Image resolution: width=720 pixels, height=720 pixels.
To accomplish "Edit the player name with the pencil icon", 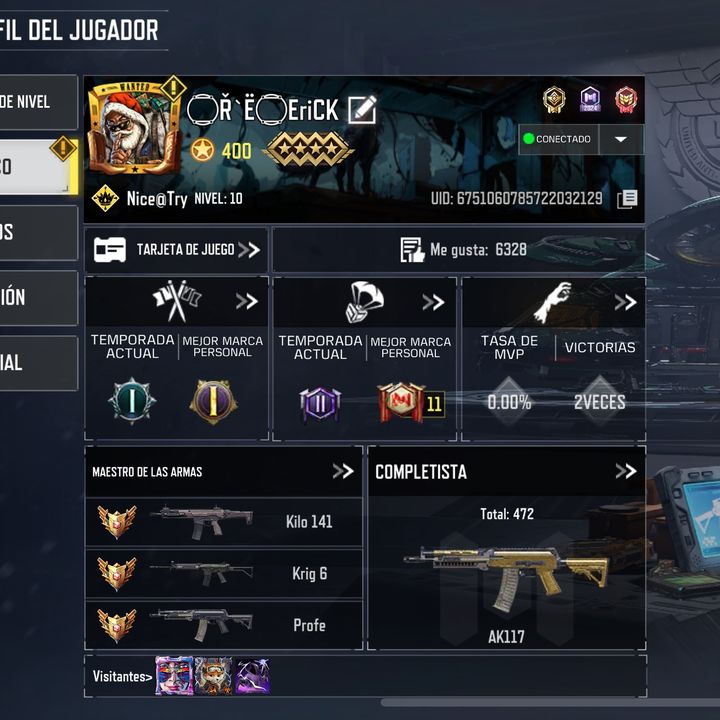I will (361, 110).
